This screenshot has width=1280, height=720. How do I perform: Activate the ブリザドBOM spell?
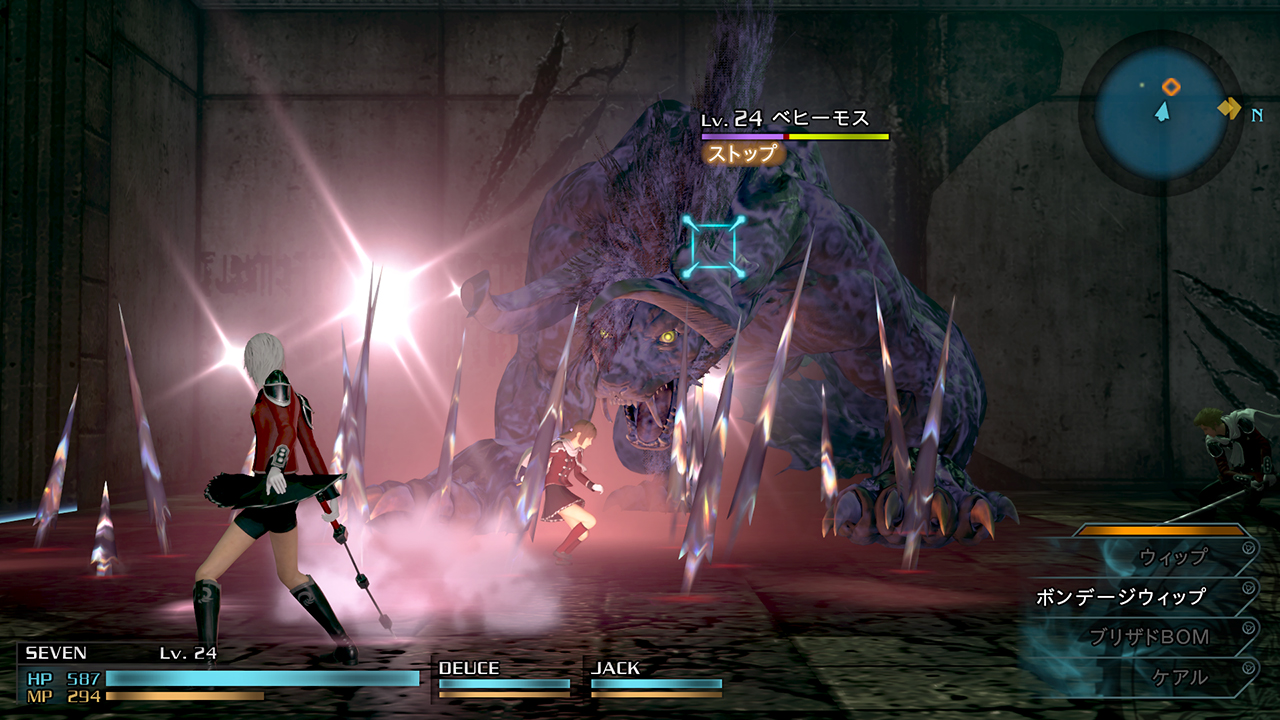pos(1149,637)
